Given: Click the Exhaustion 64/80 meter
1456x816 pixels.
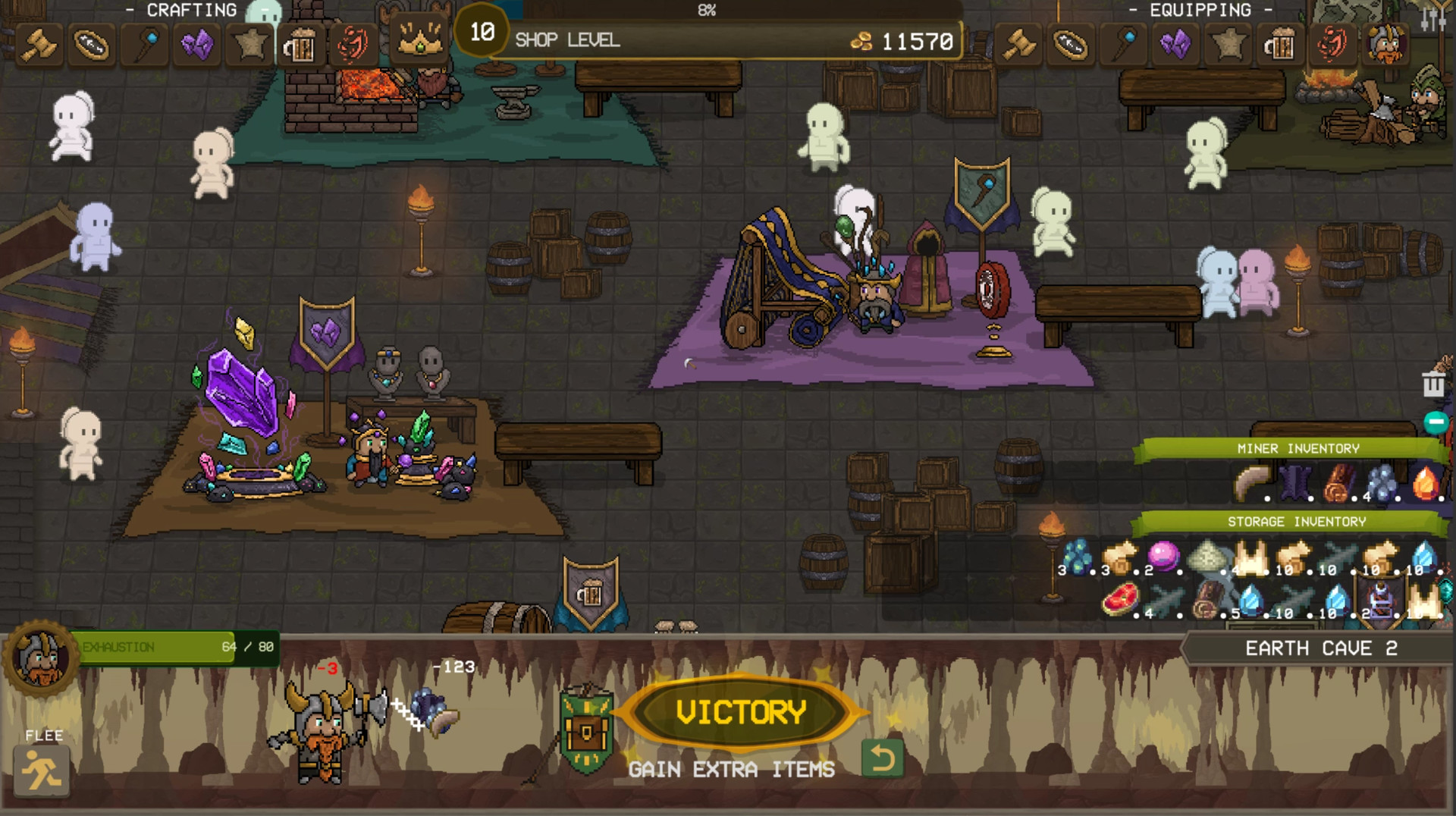Looking at the screenshot, I should (x=174, y=648).
